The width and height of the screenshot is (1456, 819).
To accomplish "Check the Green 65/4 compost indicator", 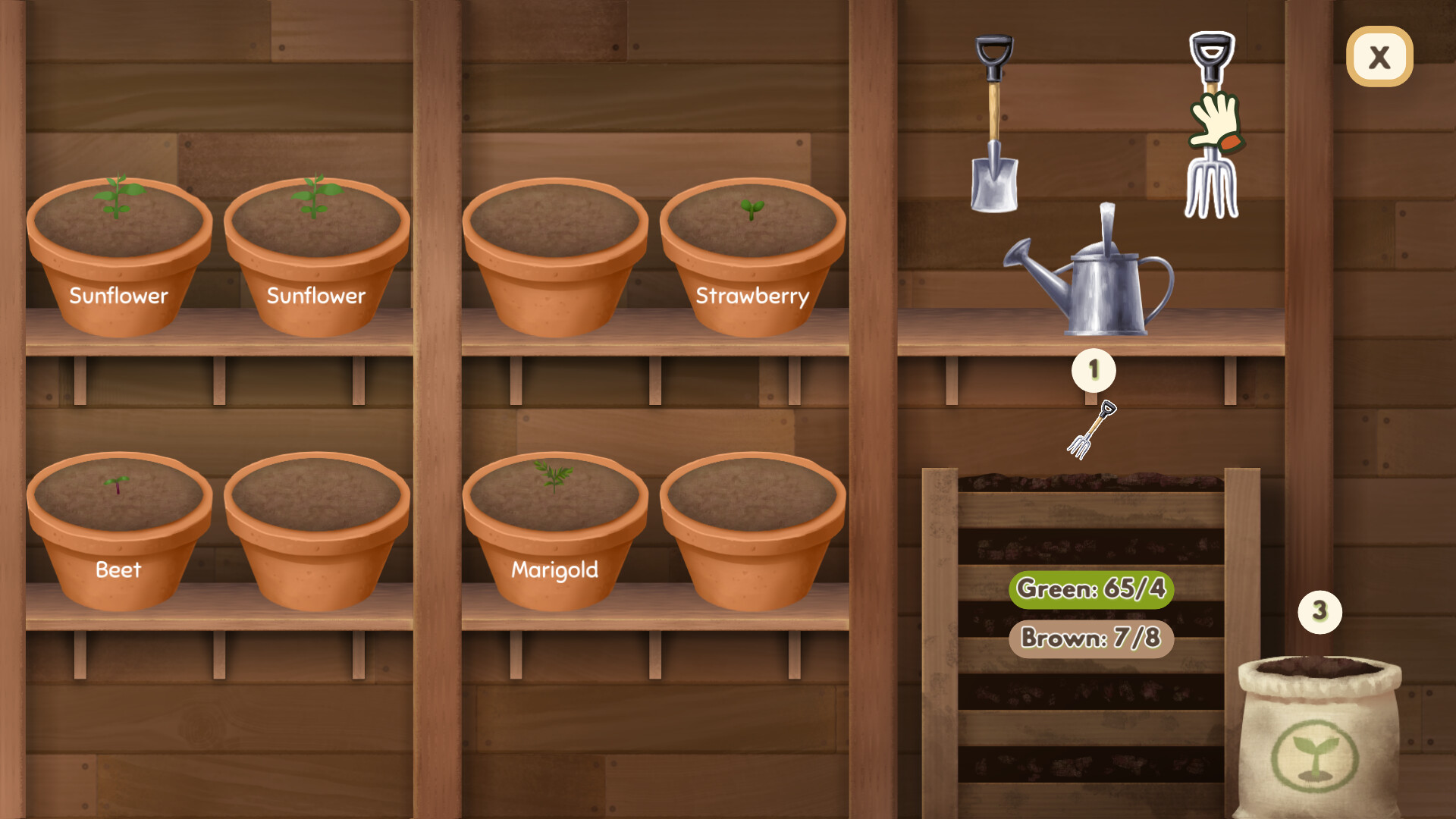I will tap(1090, 589).
